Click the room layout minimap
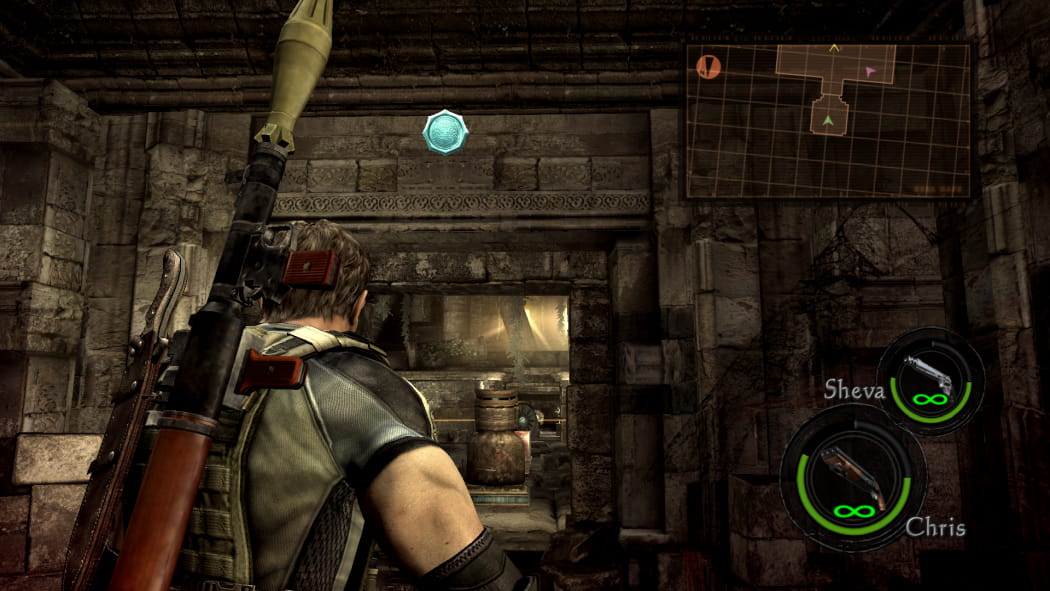Screen dimensions: 1050x591 [x=829, y=120]
